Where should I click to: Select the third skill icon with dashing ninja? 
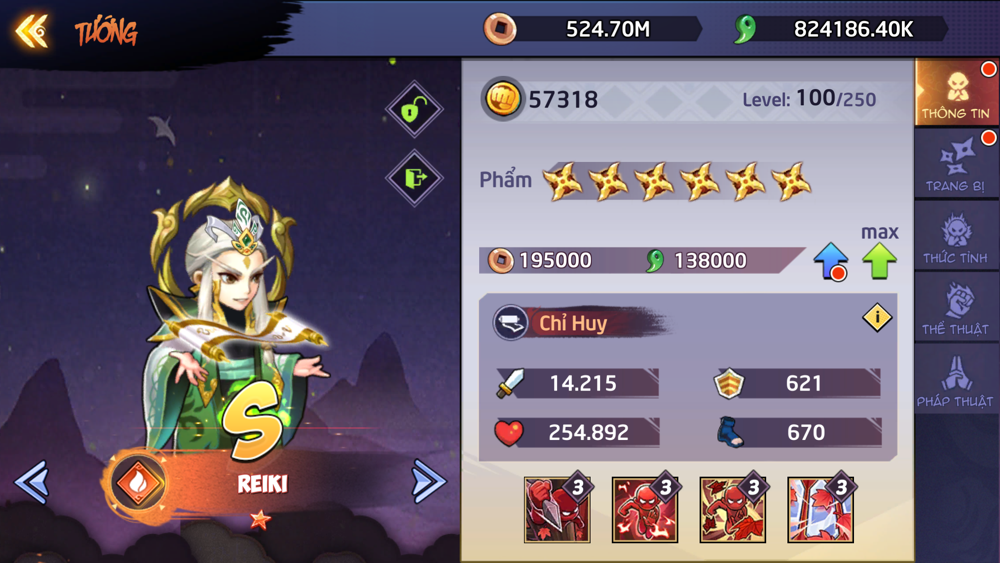[x=733, y=510]
